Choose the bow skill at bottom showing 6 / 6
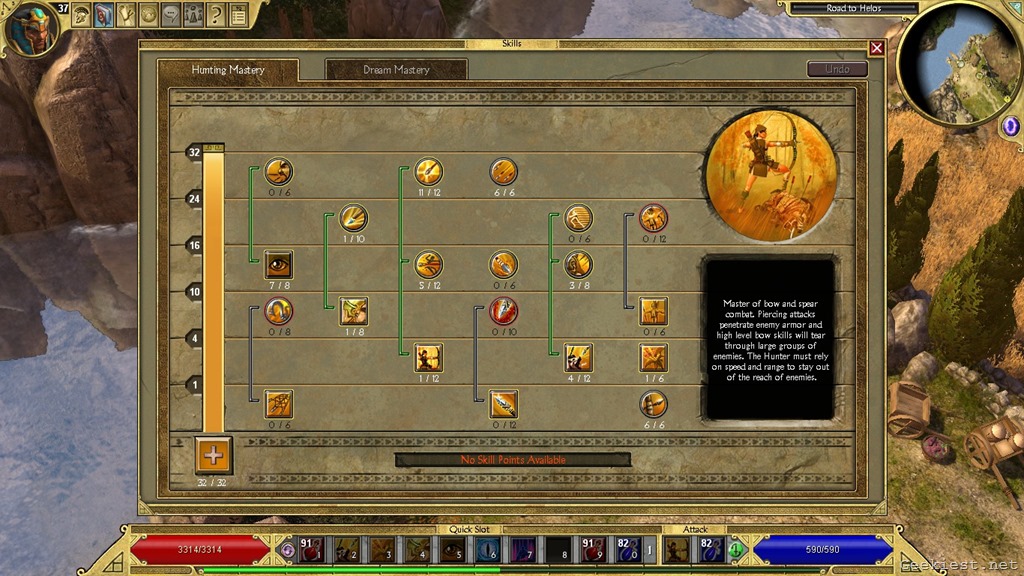Image resolution: width=1024 pixels, height=576 pixels. tap(653, 404)
